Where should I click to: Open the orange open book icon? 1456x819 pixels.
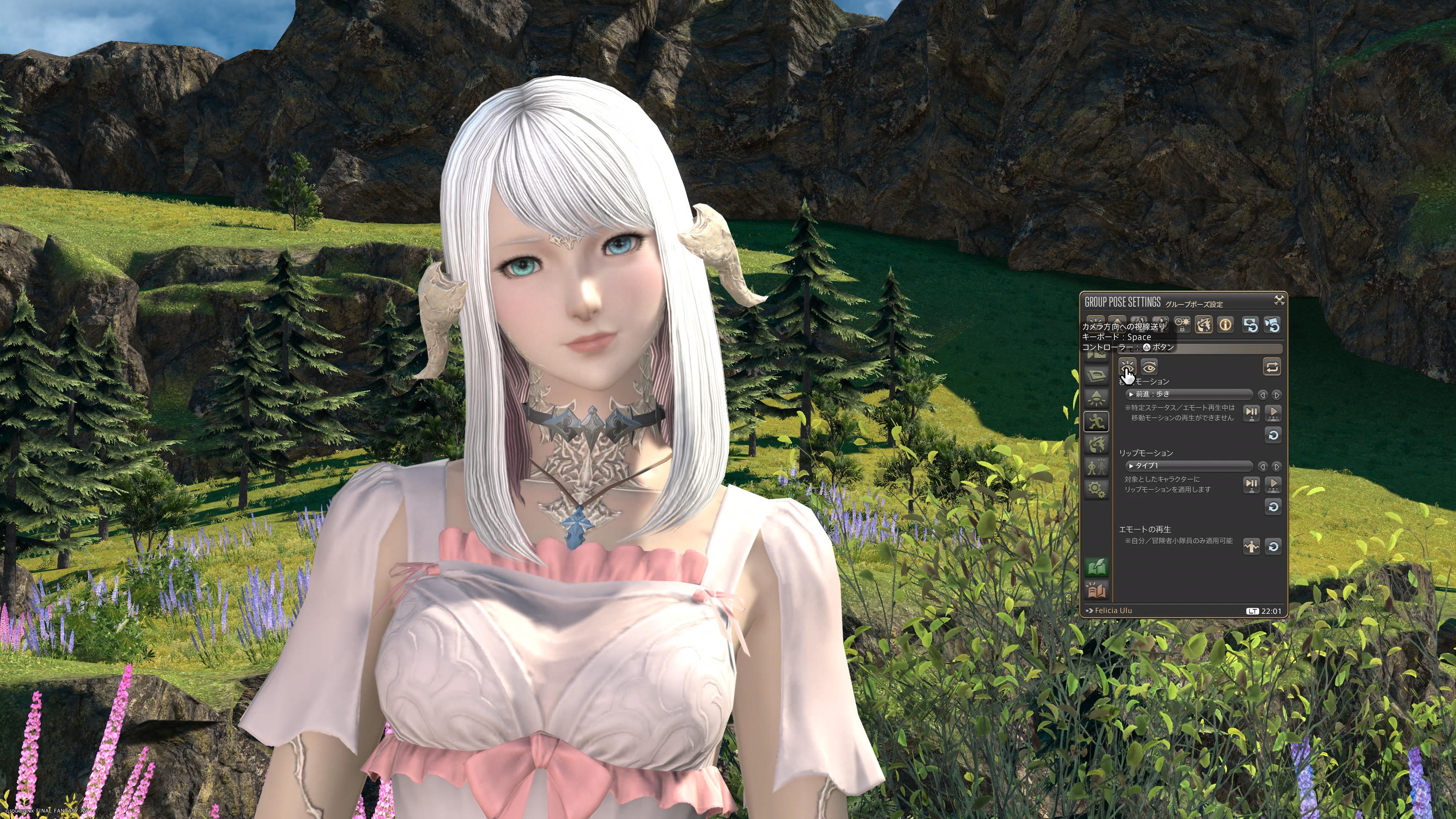[1097, 591]
